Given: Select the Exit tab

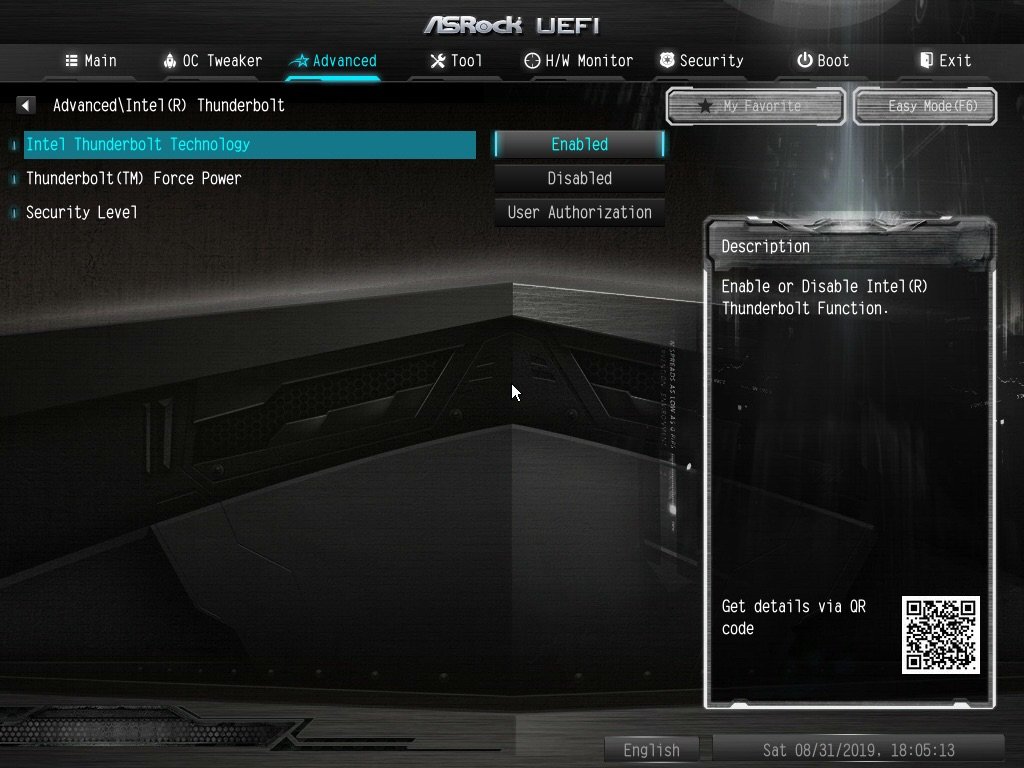Looking at the screenshot, I should point(945,61).
